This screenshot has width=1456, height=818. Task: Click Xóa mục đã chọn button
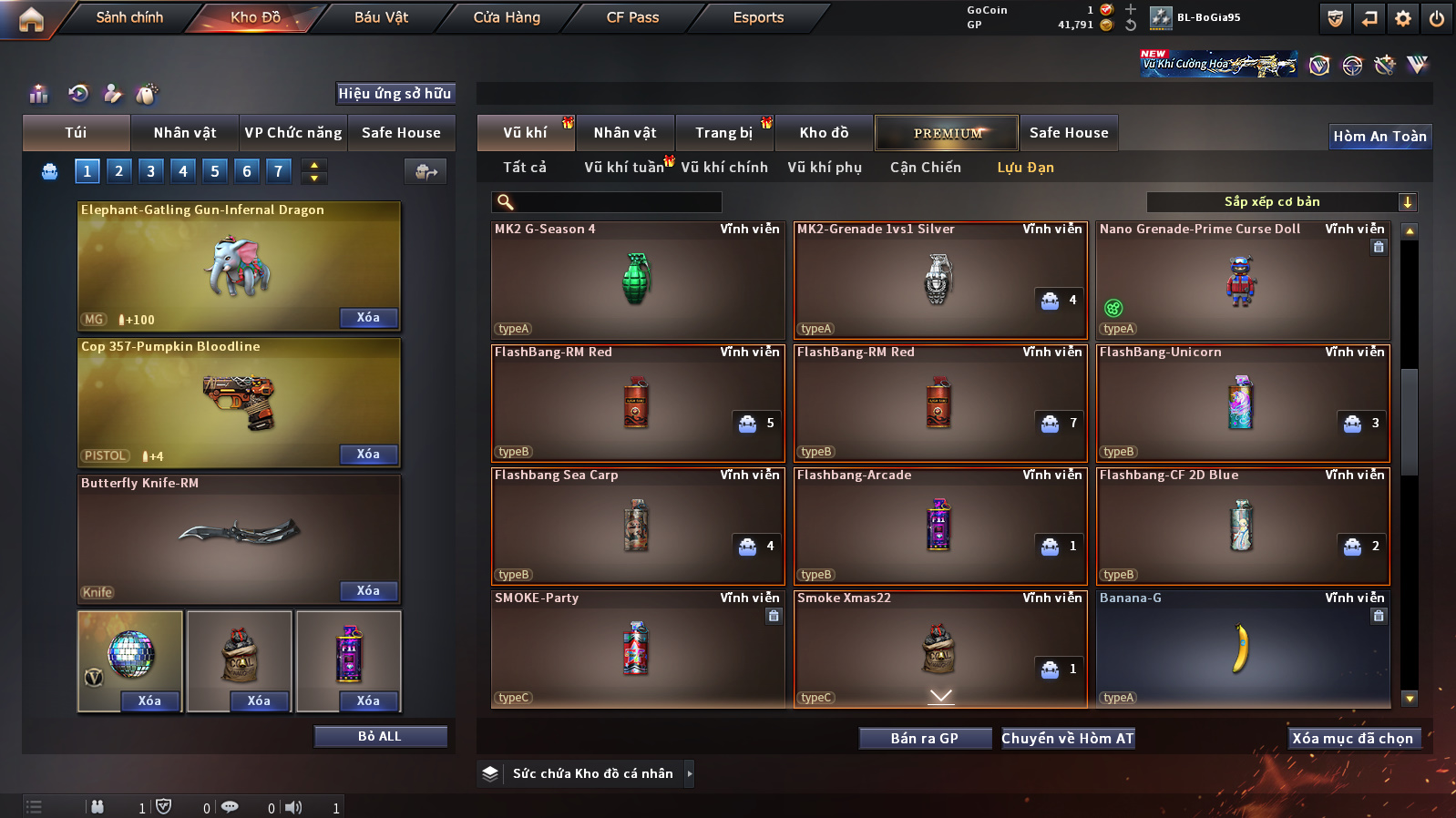[x=1352, y=739]
